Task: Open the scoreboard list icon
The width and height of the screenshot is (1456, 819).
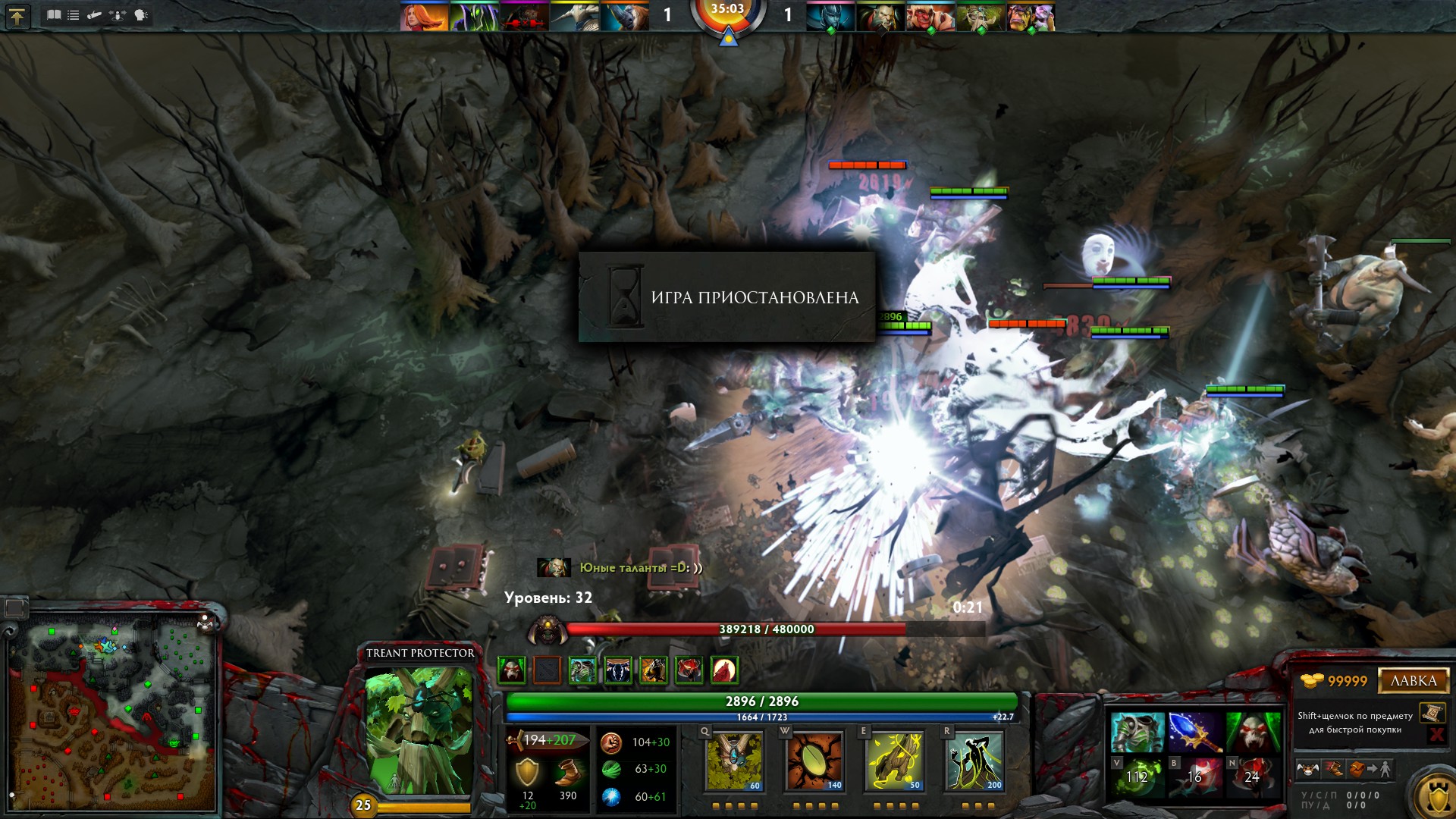Action: 74,15
